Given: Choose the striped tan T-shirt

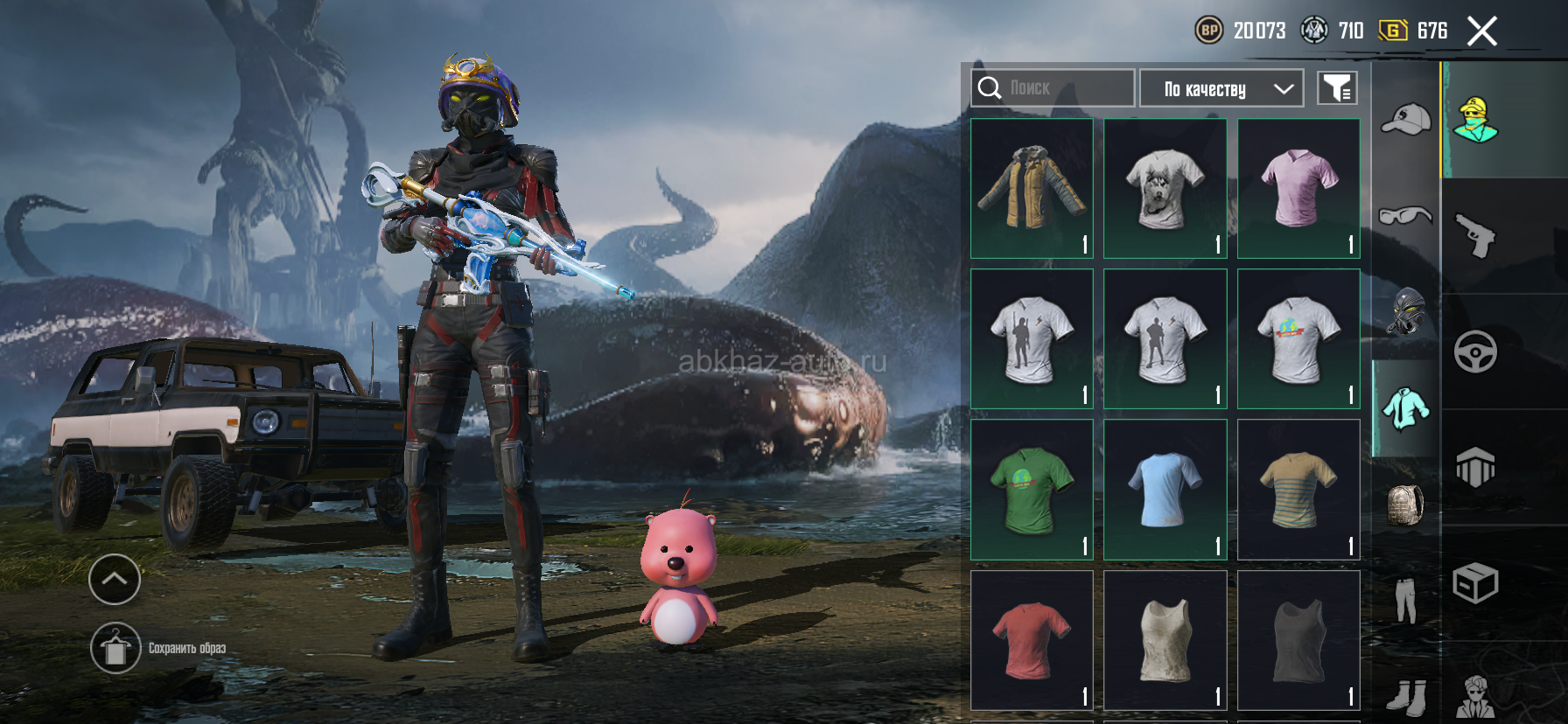Looking at the screenshot, I should (1298, 490).
